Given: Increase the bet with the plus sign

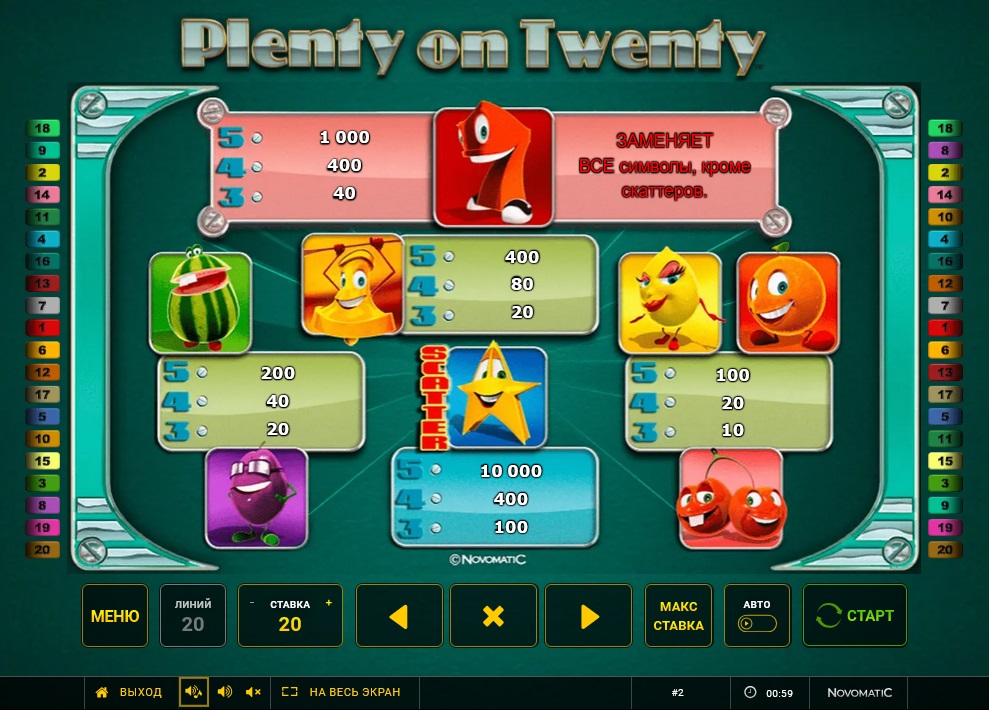Looking at the screenshot, I should tap(329, 604).
